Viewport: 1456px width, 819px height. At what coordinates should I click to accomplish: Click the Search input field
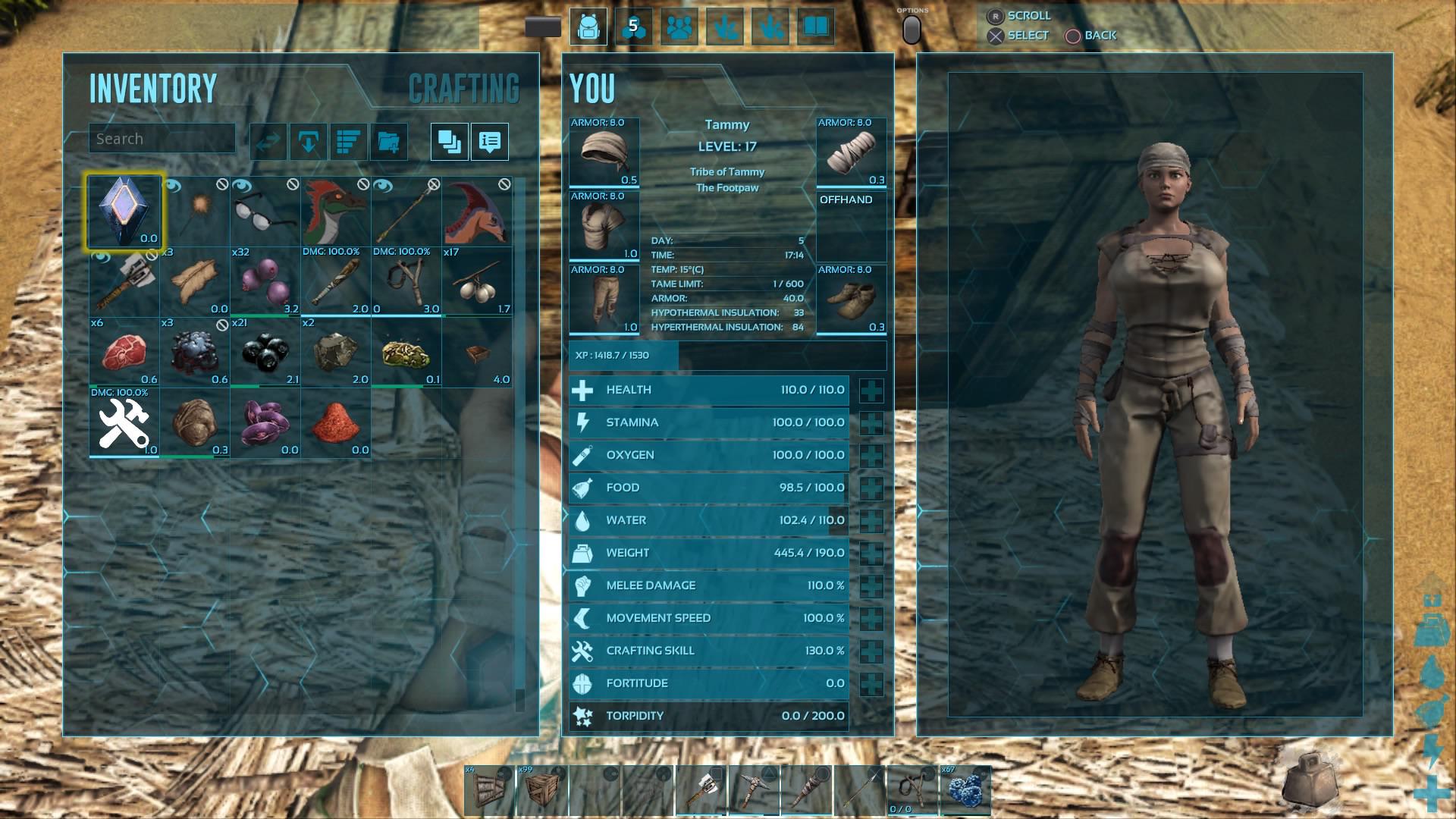pyautogui.click(x=162, y=138)
